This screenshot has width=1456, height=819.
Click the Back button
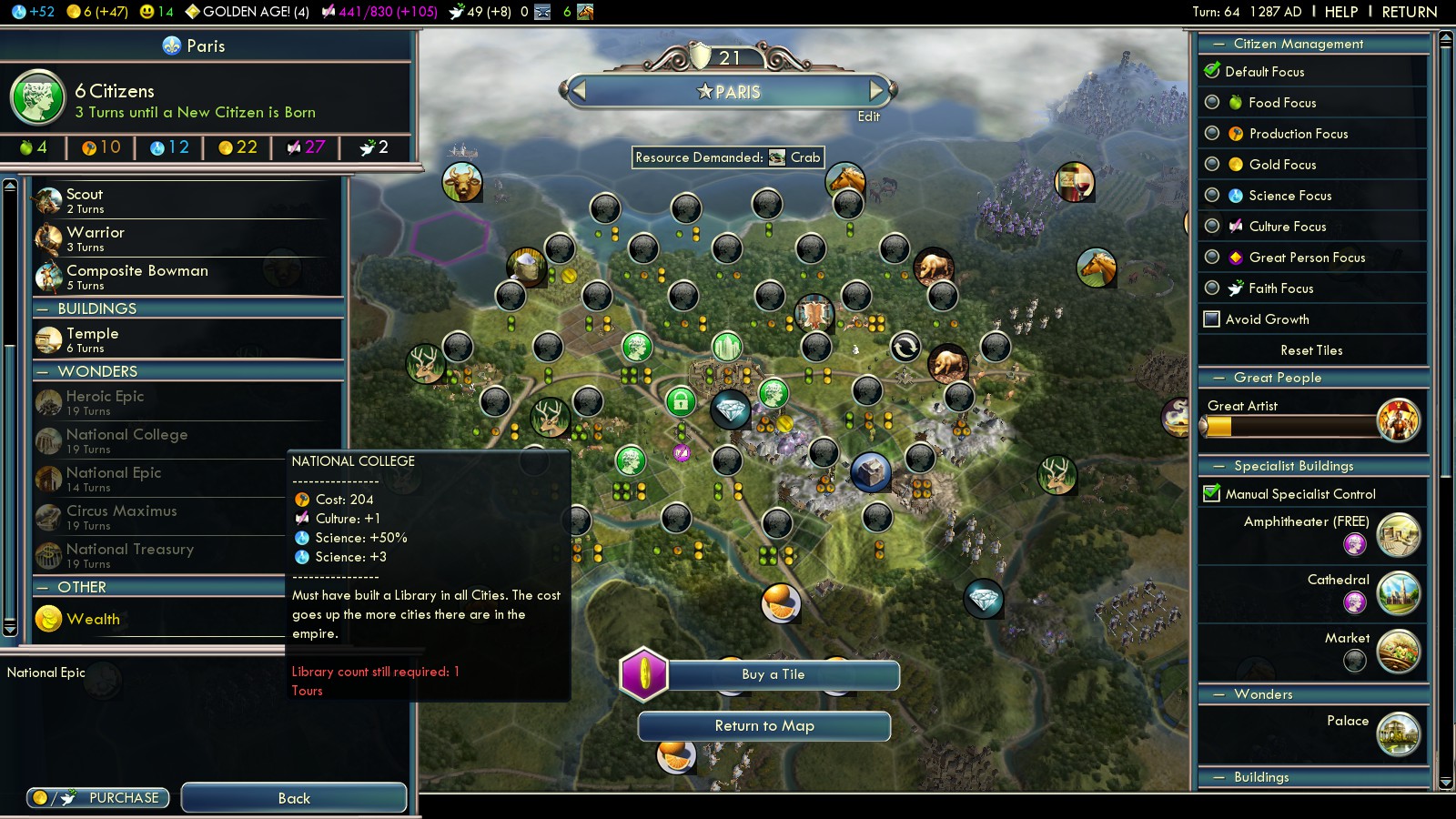(294, 798)
